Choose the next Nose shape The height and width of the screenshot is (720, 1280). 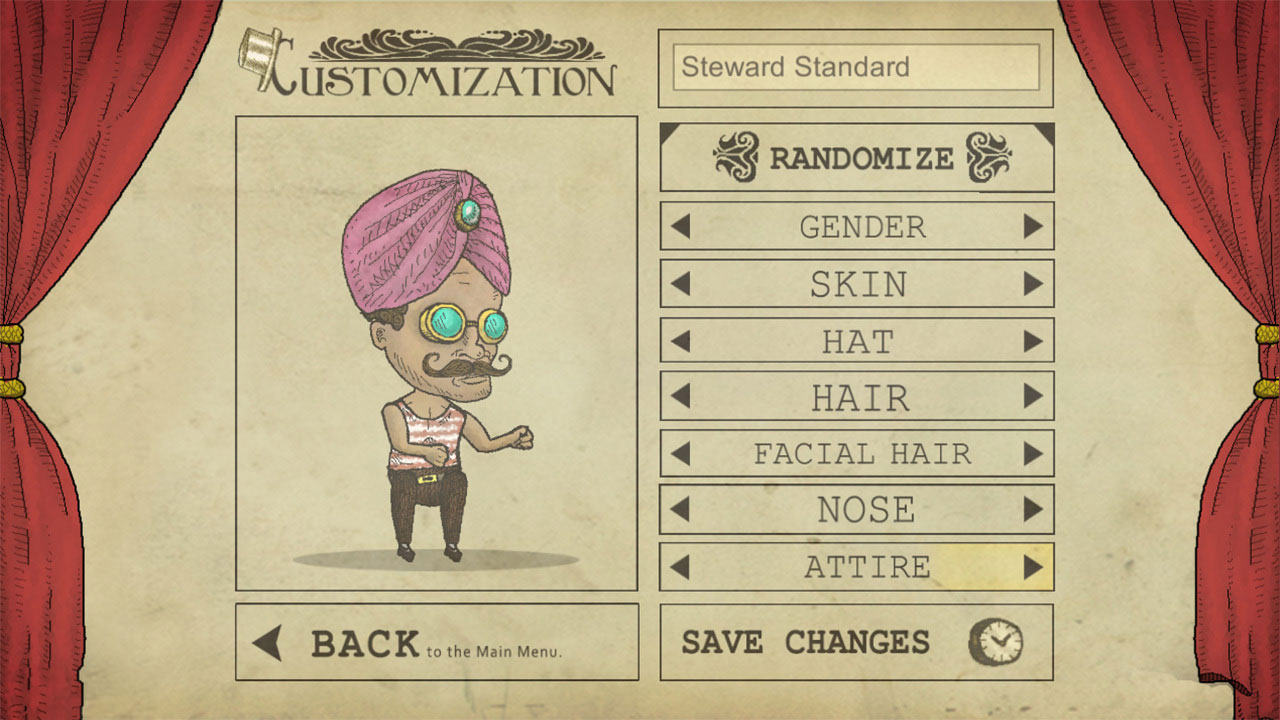point(1035,509)
